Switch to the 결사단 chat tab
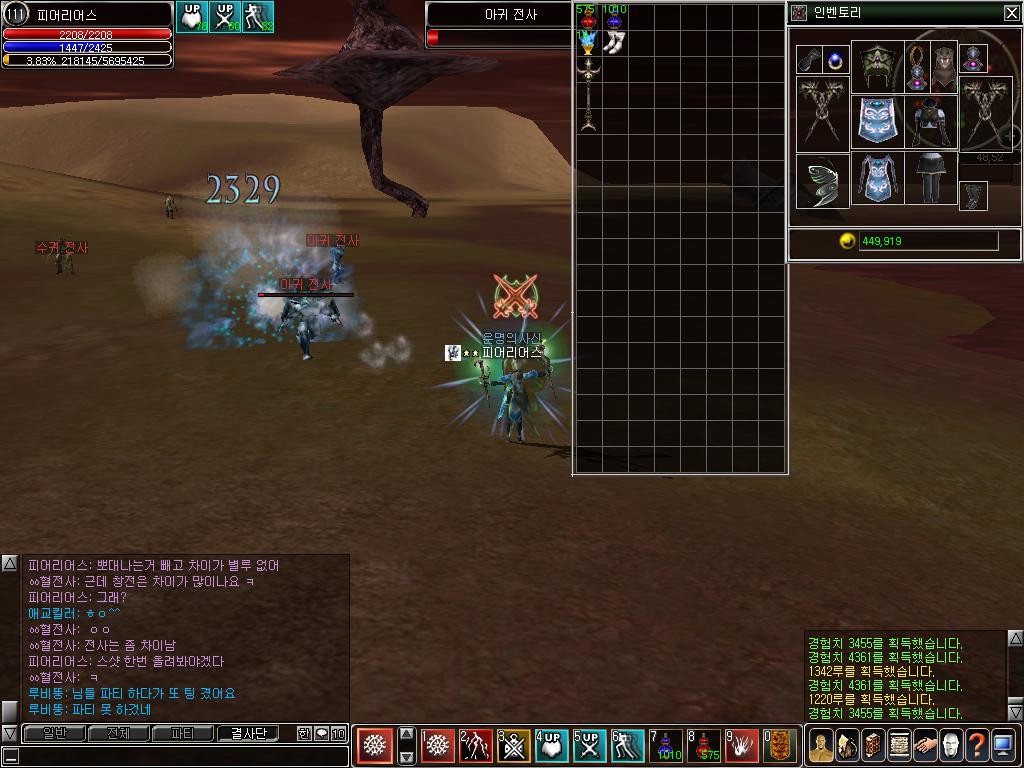 pos(248,734)
